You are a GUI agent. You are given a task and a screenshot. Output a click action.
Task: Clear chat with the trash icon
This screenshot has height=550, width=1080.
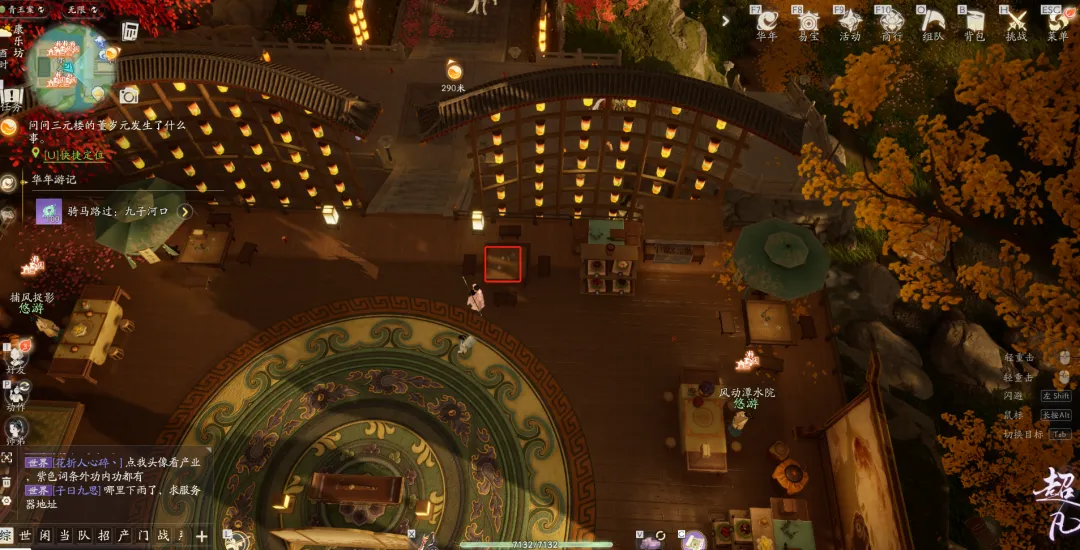[7, 481]
